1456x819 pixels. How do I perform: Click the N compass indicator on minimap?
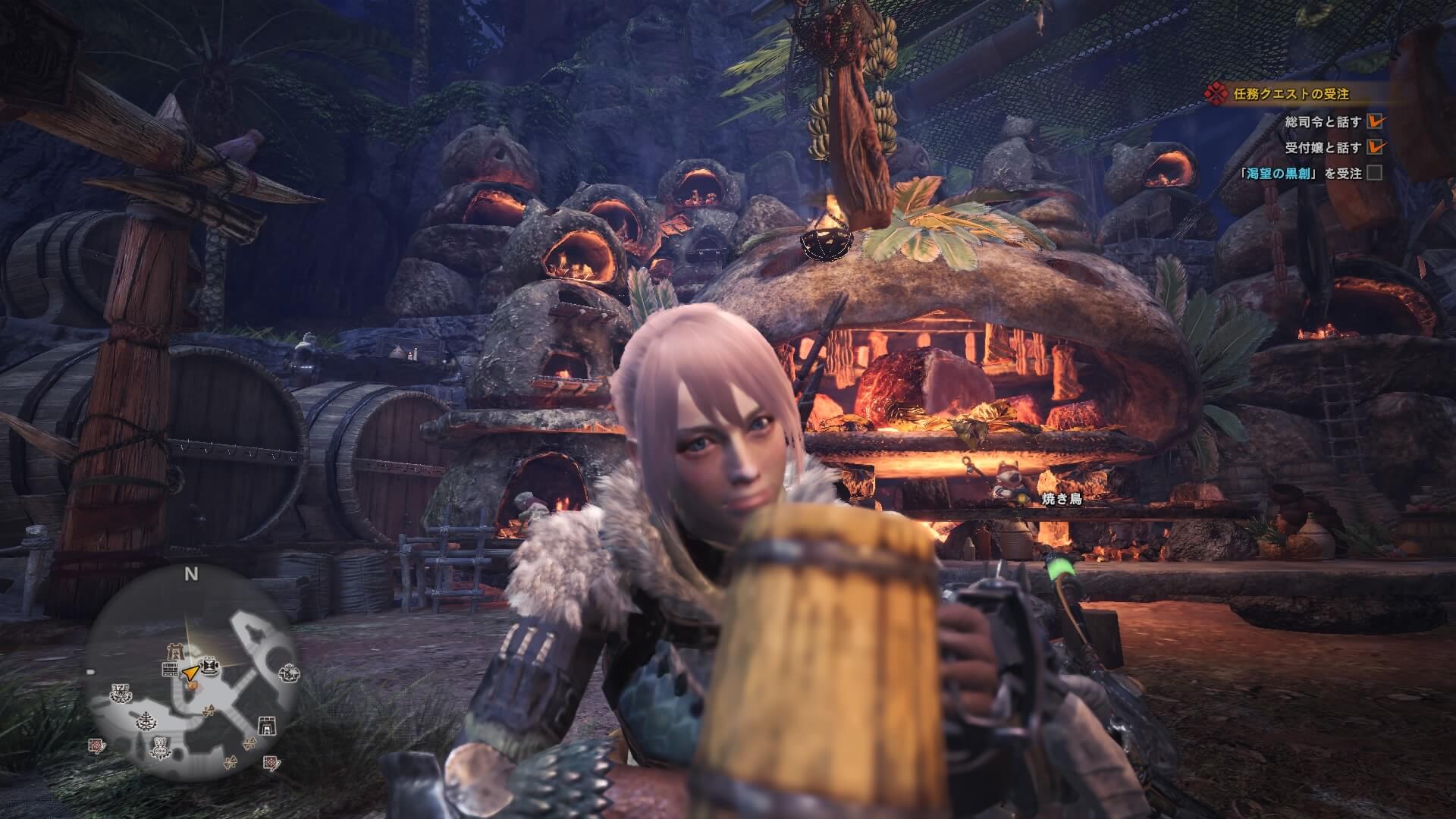(x=191, y=574)
